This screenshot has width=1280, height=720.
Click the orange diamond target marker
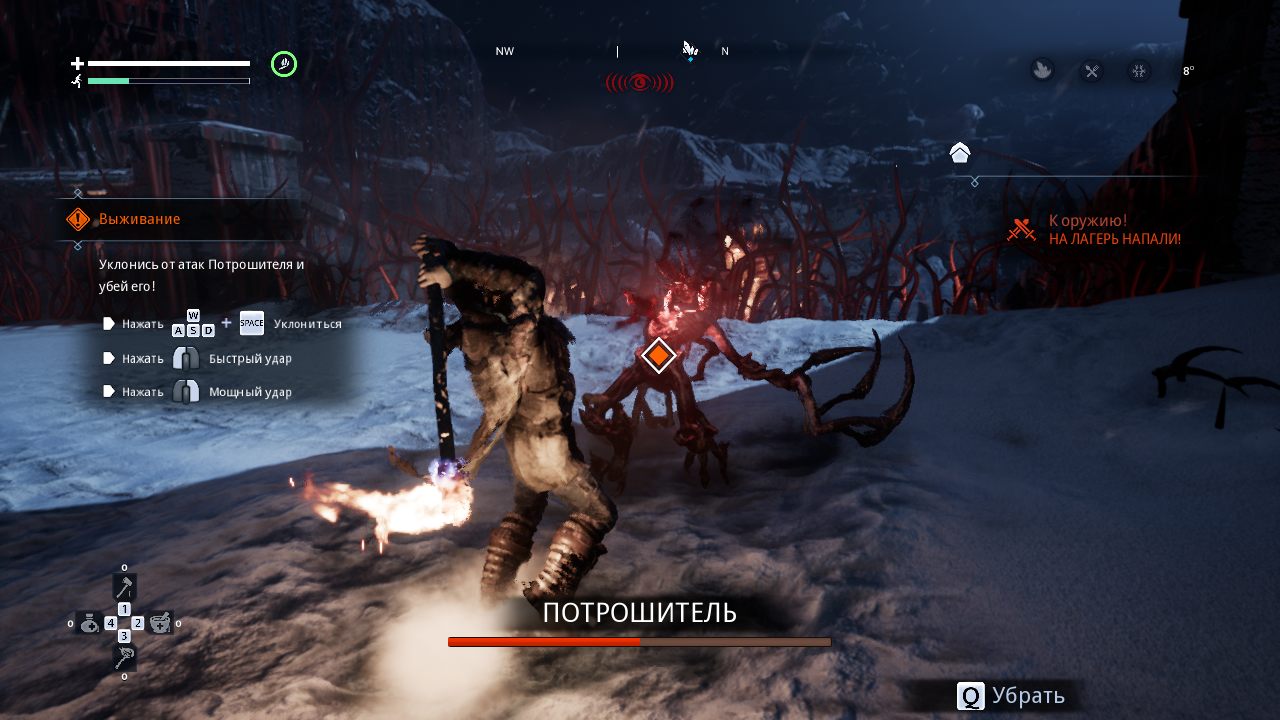click(x=658, y=355)
